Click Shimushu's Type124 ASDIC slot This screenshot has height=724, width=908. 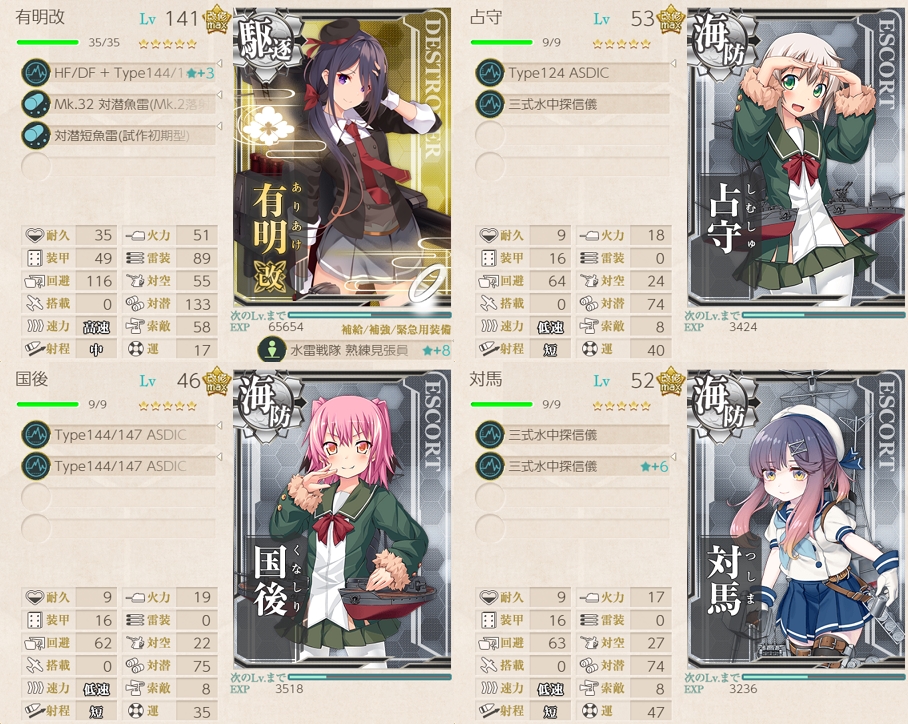tap(572, 73)
